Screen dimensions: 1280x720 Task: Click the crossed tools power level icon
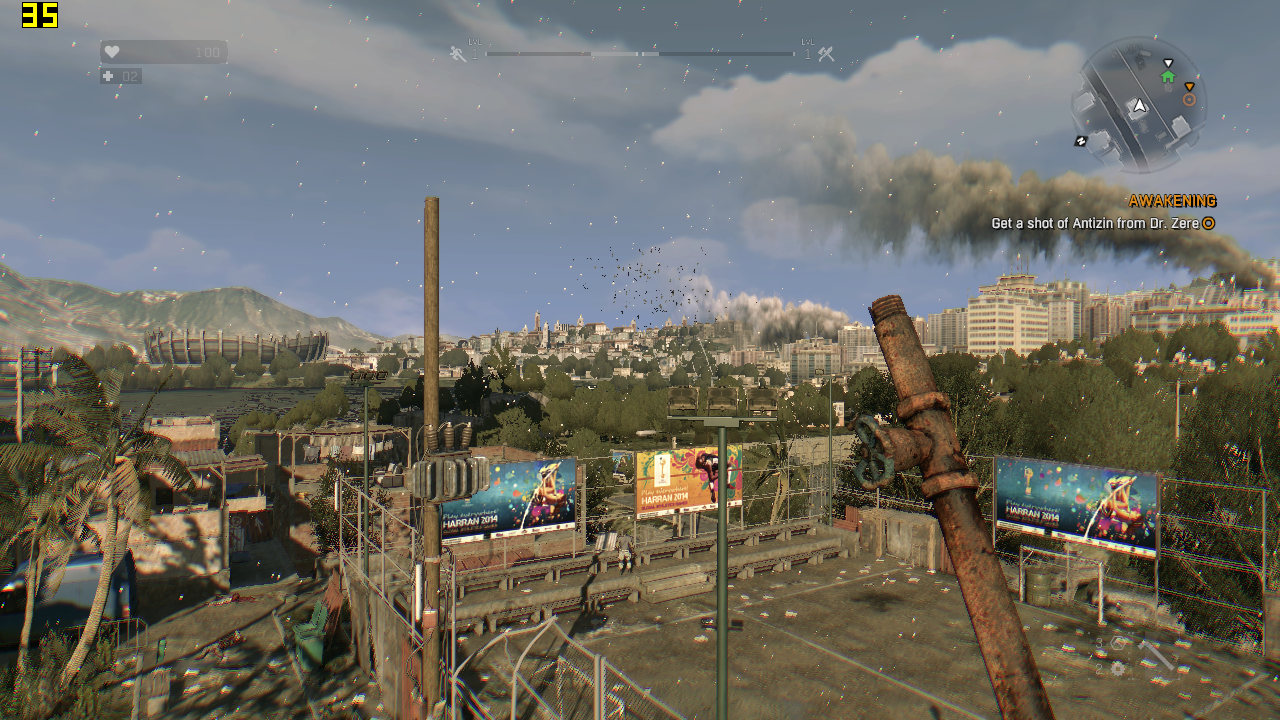[826, 54]
